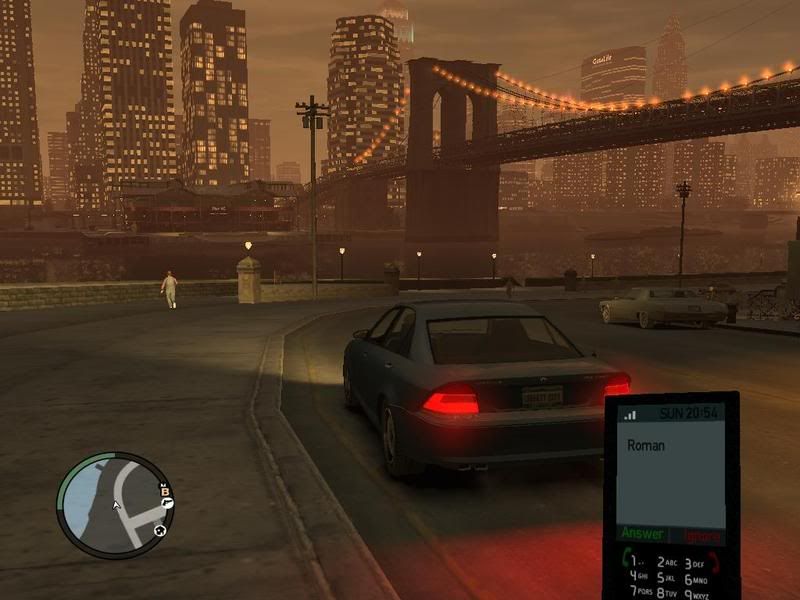Ignore the call from Roman
The width and height of the screenshot is (800, 600).
701,536
